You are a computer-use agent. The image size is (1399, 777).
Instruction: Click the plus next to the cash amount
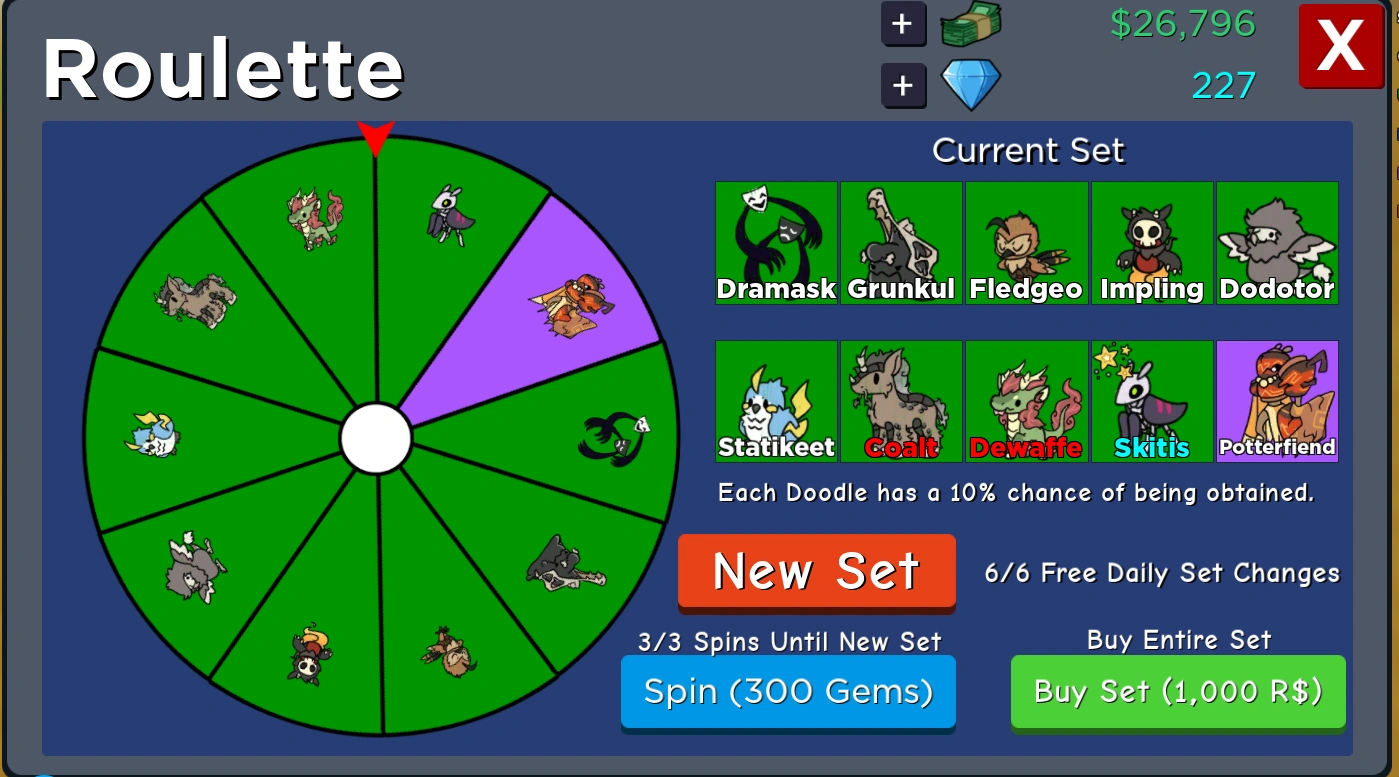[x=903, y=24]
